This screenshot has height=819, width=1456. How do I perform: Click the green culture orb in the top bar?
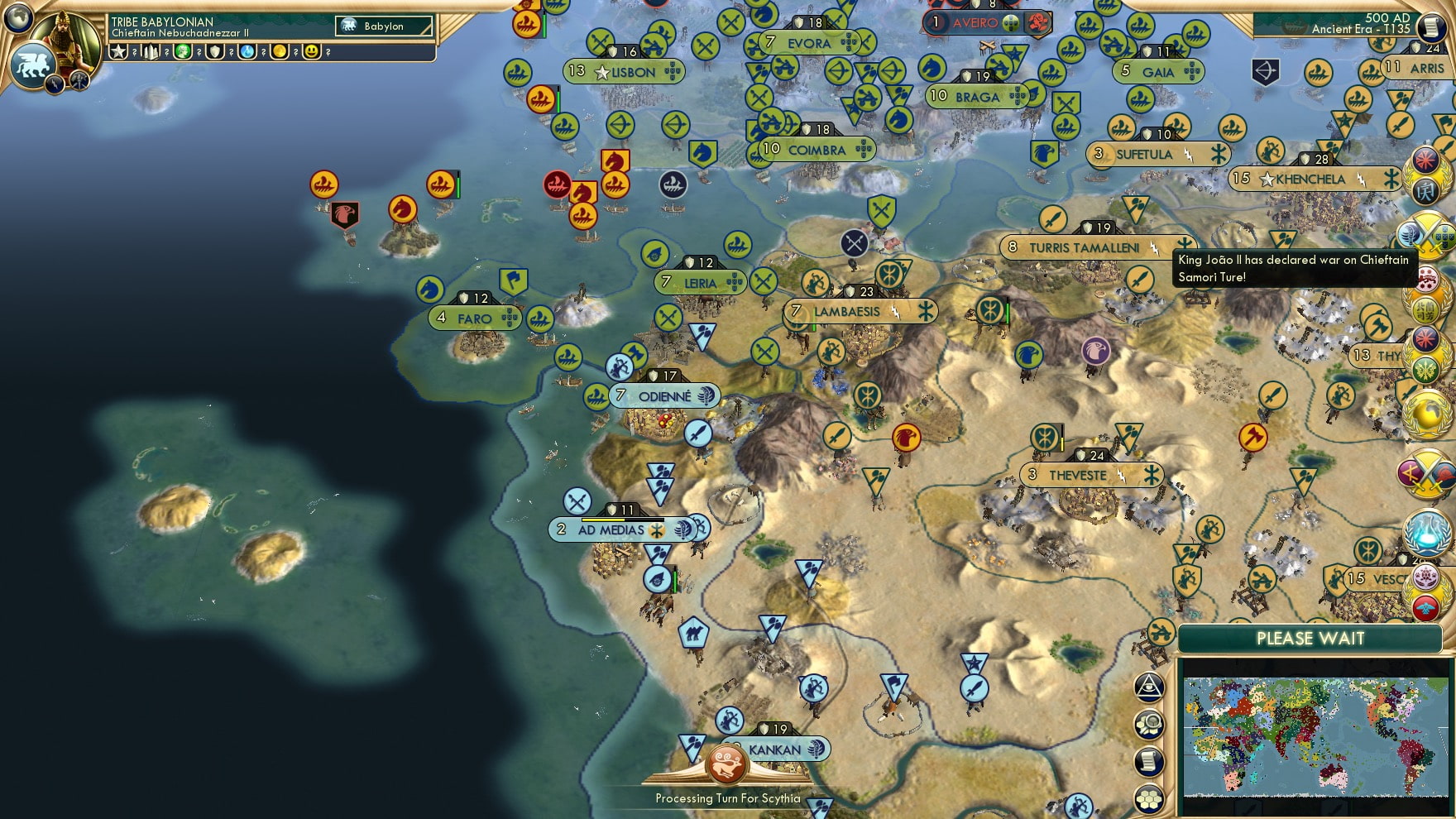[x=183, y=52]
